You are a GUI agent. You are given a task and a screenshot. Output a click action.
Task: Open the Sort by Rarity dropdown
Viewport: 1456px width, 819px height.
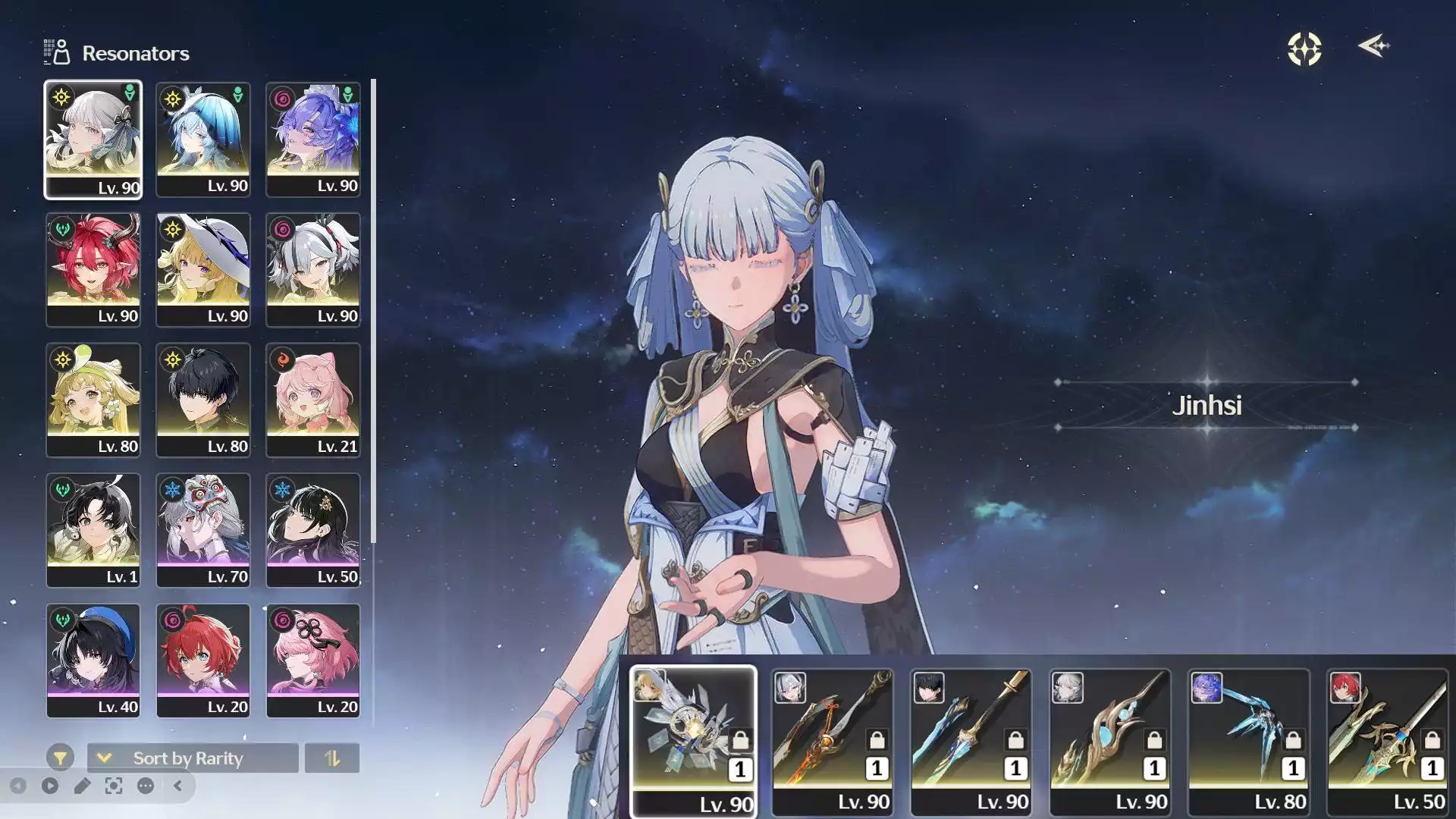click(193, 758)
